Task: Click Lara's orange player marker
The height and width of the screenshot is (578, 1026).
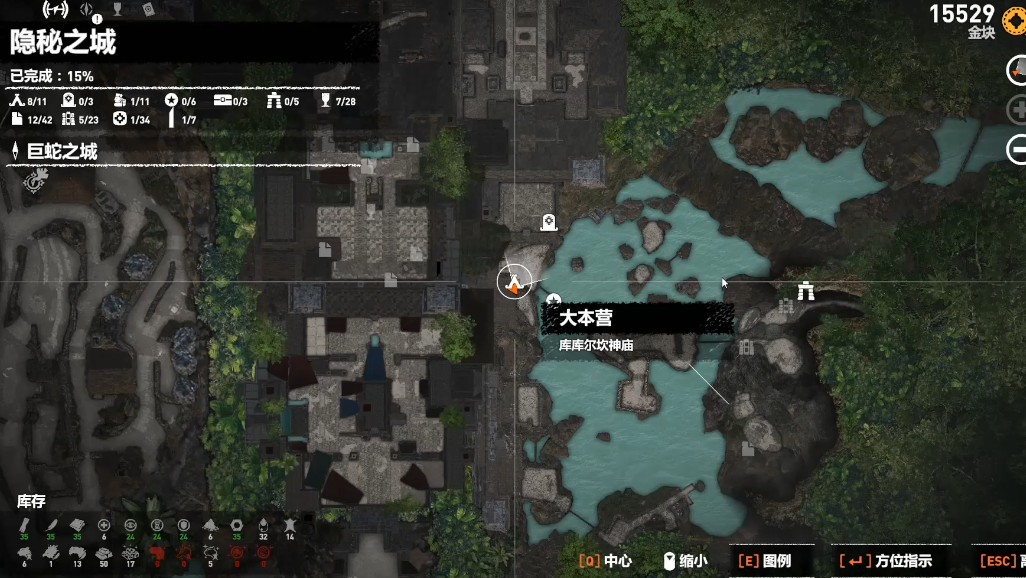Action: pyautogui.click(x=515, y=283)
